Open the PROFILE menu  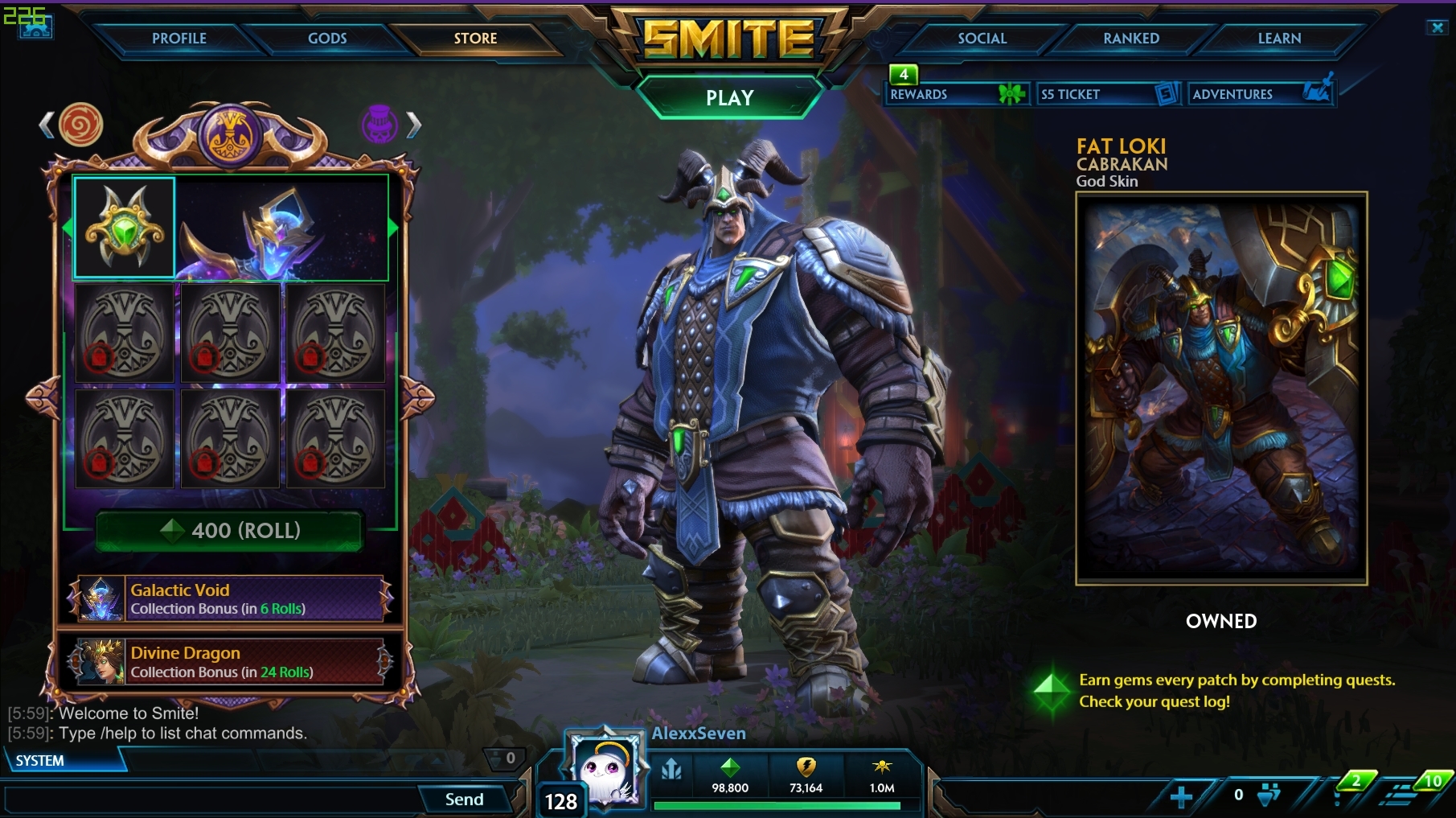click(180, 38)
